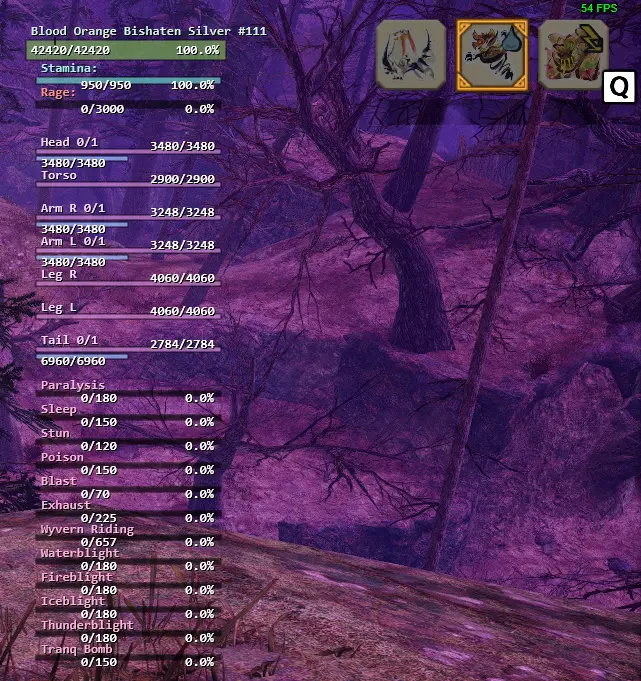Choose the white winged monster icon

point(410,56)
